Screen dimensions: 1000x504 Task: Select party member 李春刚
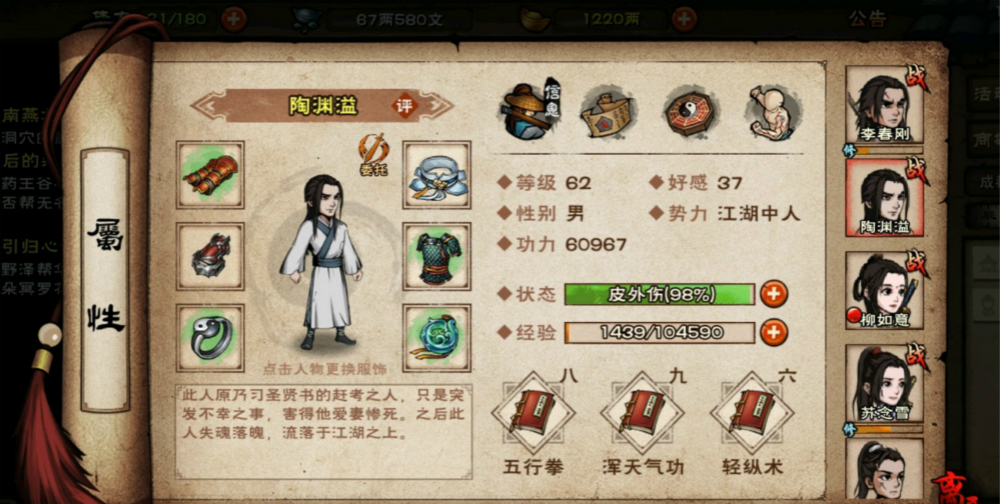[x=884, y=106]
